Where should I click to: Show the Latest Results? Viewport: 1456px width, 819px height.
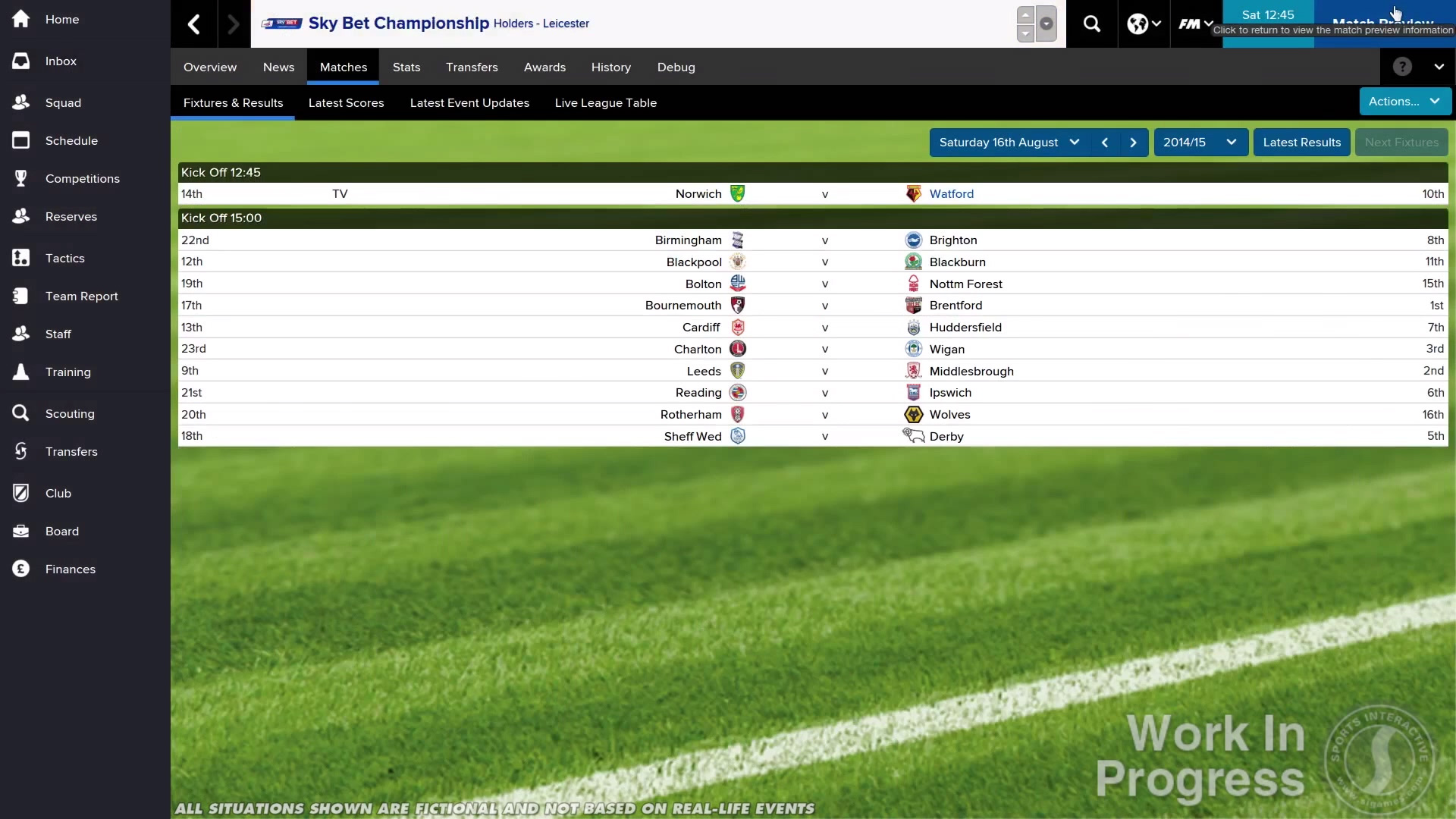coord(1301,143)
